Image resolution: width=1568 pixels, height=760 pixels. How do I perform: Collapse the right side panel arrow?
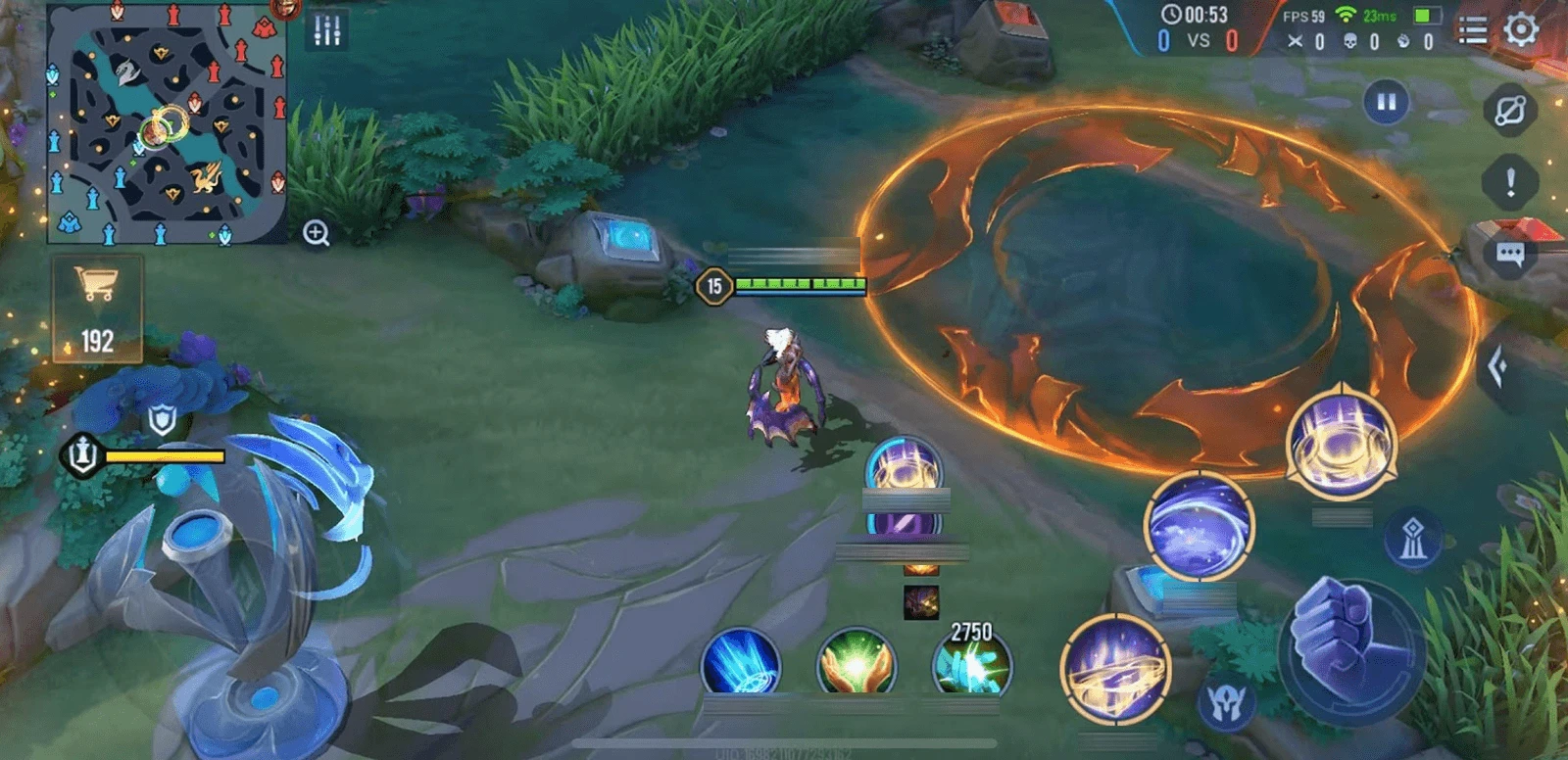coord(1496,367)
